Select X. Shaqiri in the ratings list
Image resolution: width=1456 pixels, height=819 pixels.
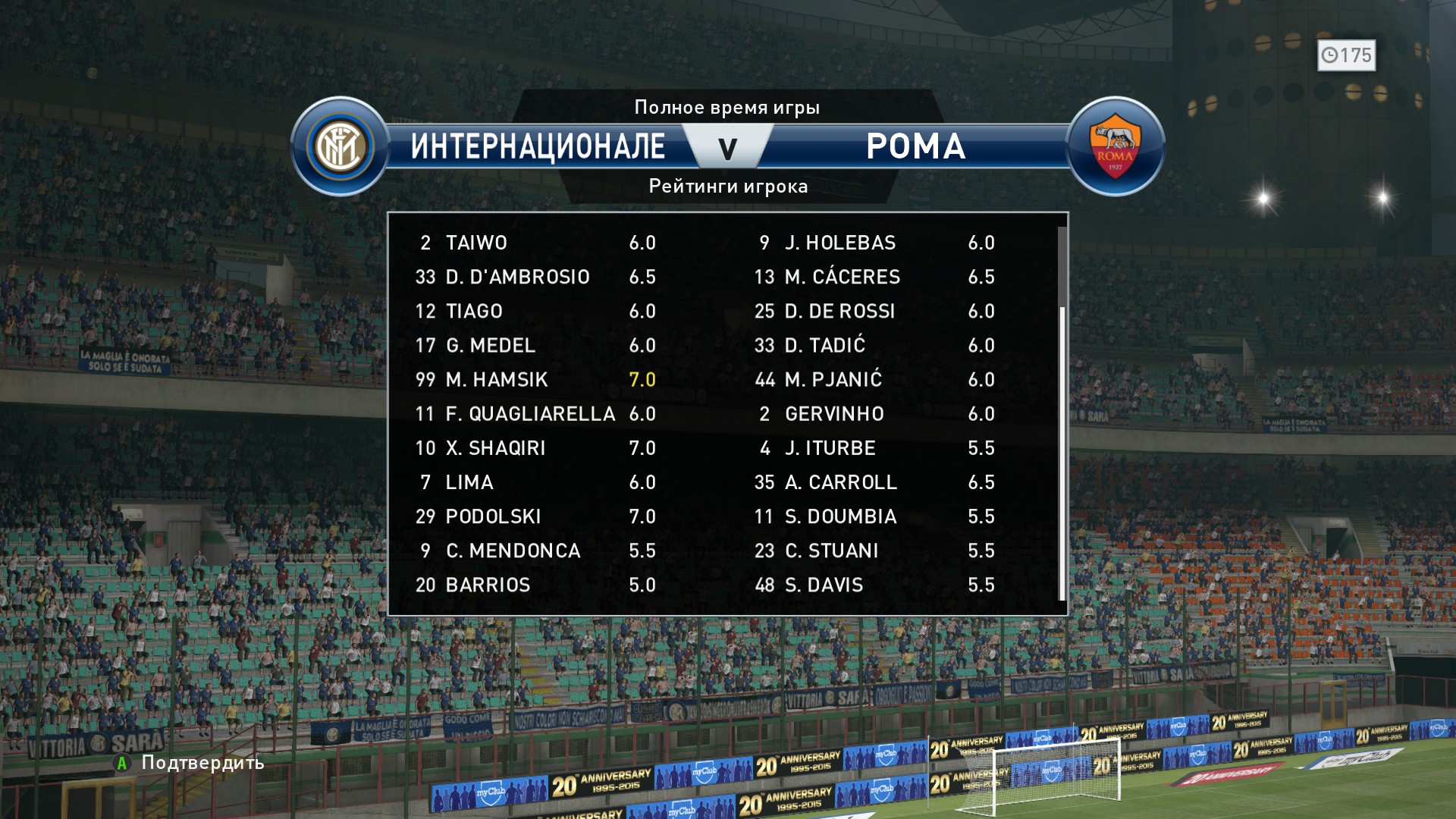pos(535,448)
